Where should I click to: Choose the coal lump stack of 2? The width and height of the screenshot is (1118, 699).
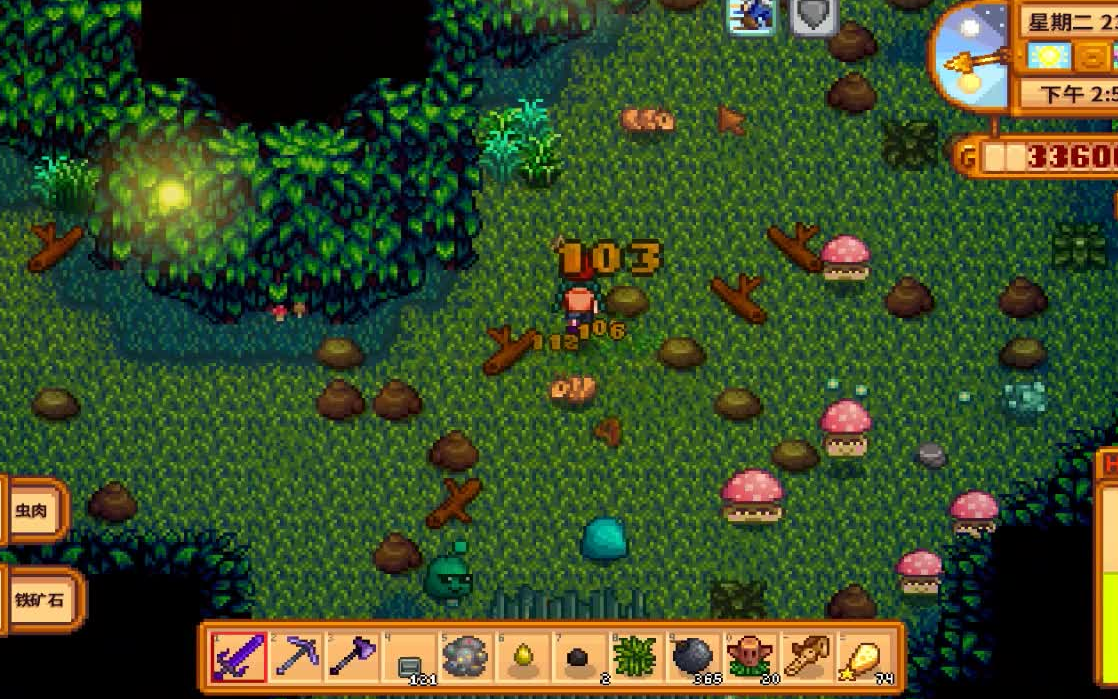579,657
